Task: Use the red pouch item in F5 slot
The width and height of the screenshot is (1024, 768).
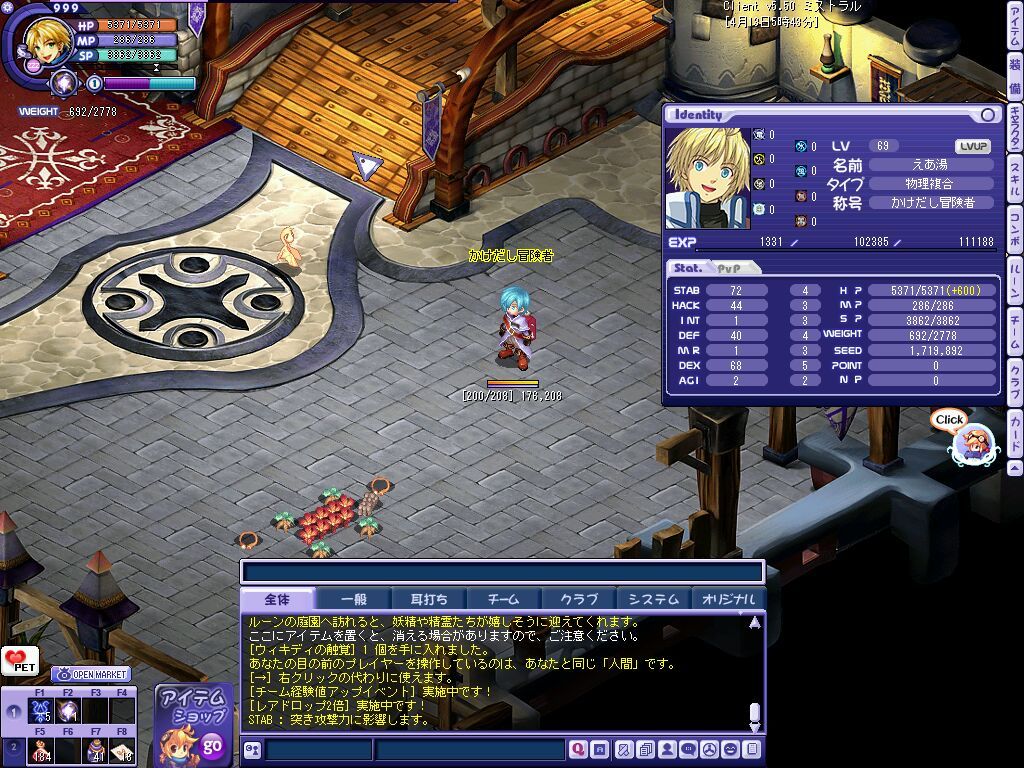Action: click(x=41, y=750)
